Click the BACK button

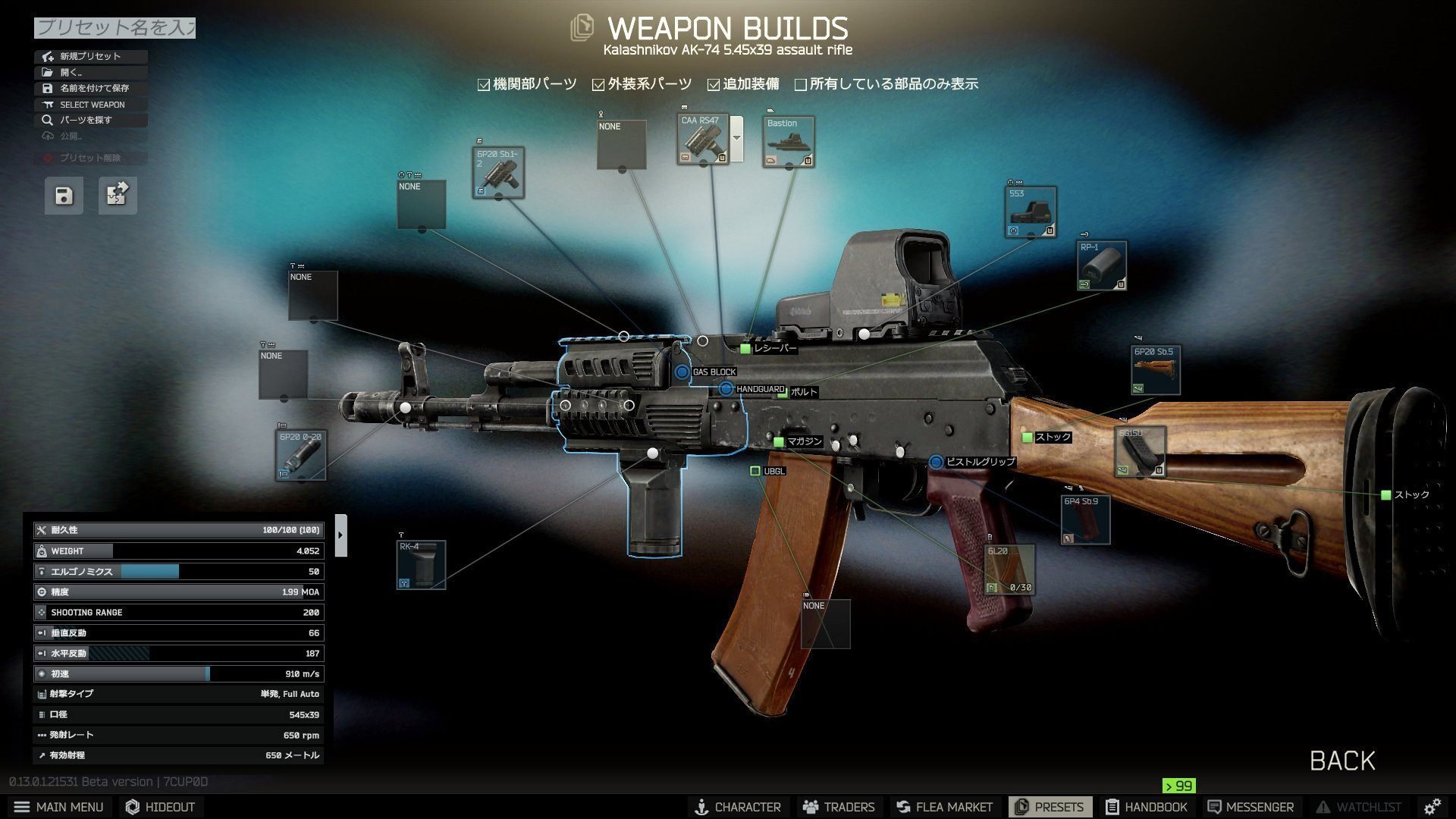1342,761
